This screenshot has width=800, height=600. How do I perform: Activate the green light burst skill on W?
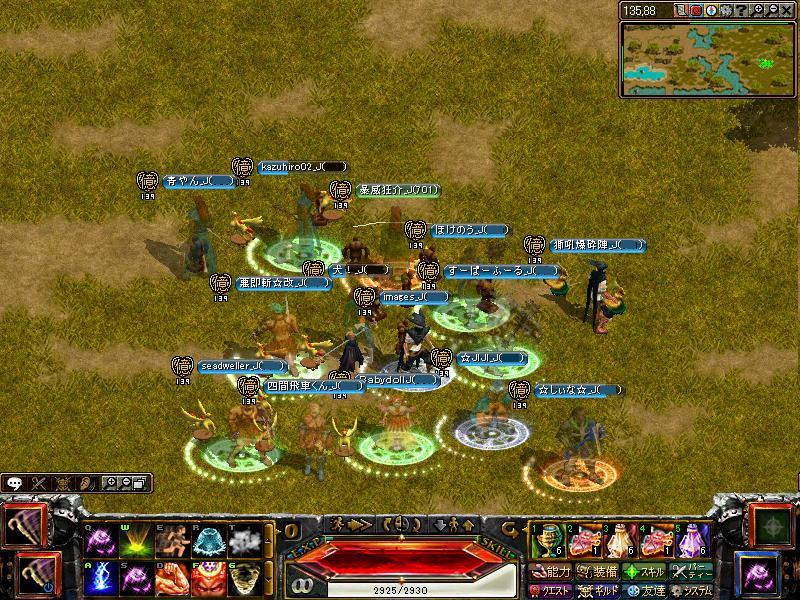click(135, 541)
